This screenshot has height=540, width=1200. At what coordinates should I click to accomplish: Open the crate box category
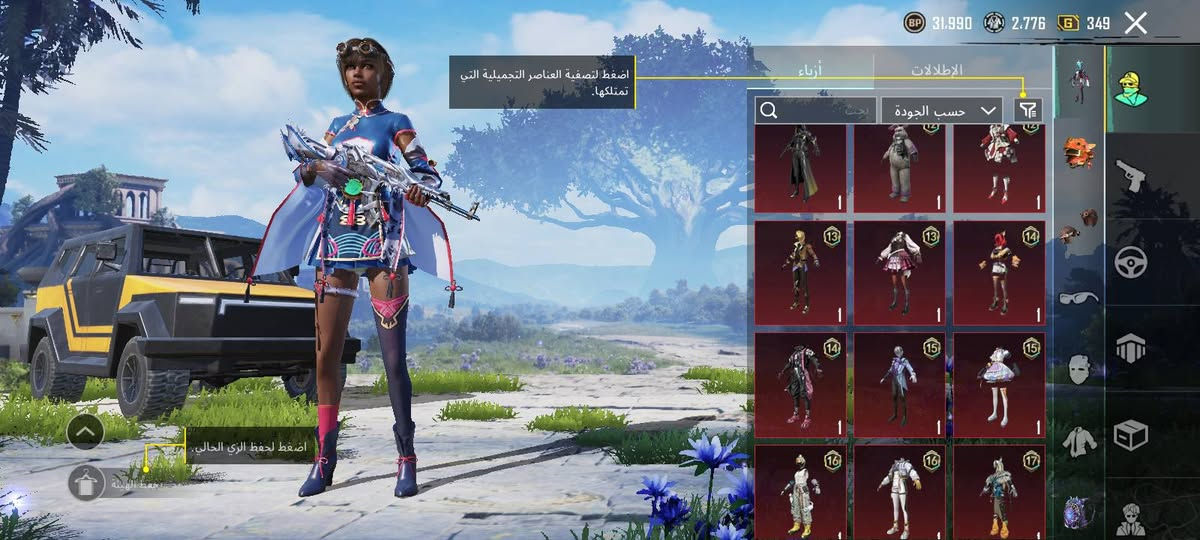[x=1132, y=435]
